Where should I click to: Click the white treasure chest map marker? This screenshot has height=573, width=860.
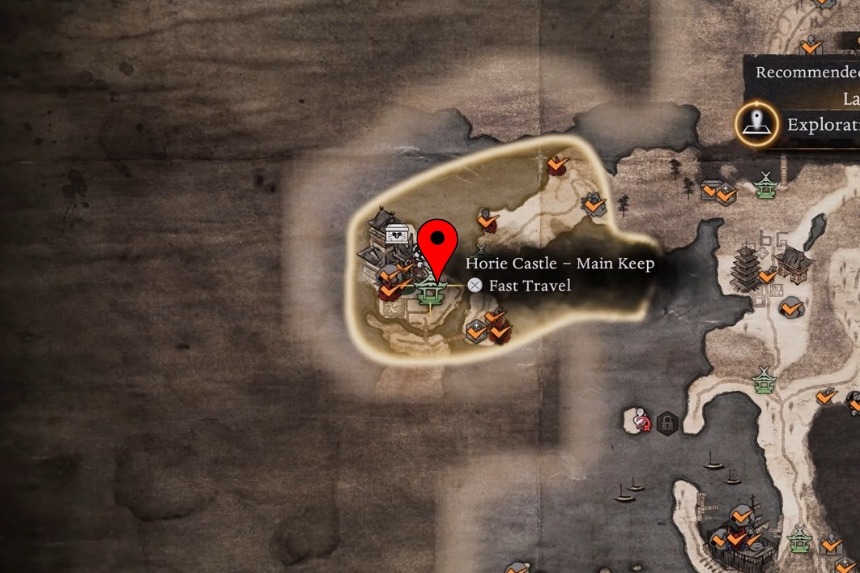point(398,234)
